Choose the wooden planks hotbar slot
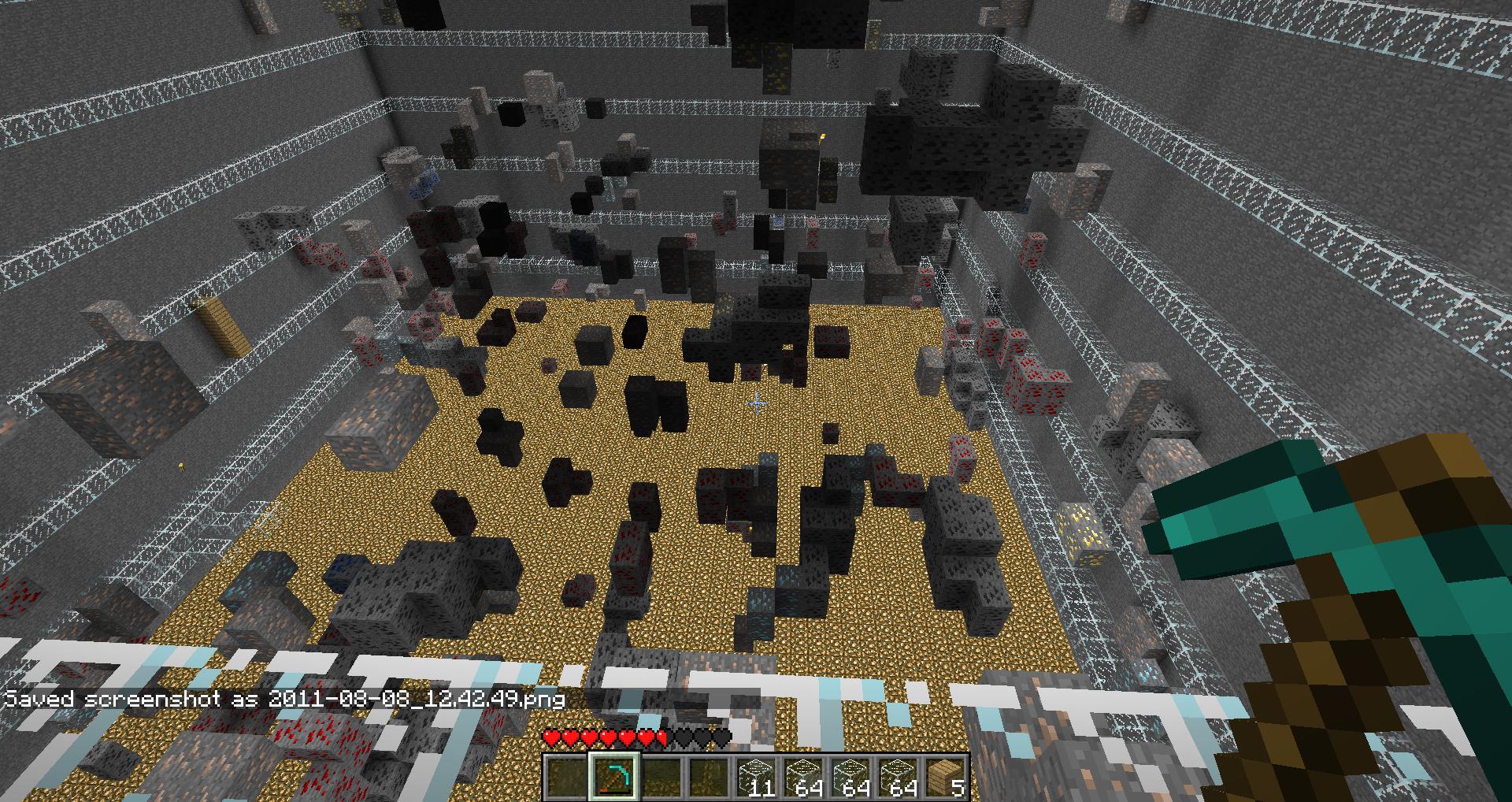Image resolution: width=1512 pixels, height=802 pixels. click(x=946, y=776)
